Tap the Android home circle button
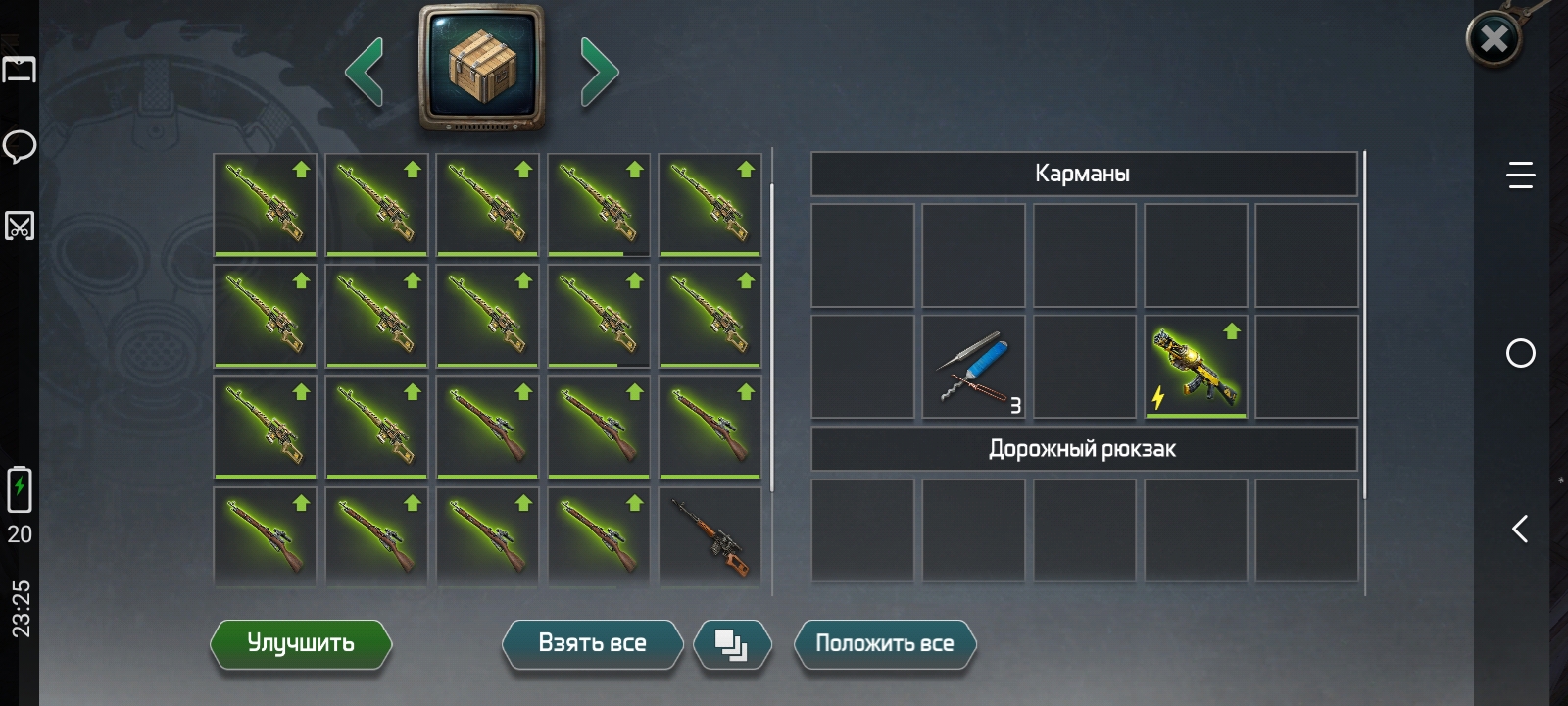Screen dimensions: 1568x706 pos(1520,353)
